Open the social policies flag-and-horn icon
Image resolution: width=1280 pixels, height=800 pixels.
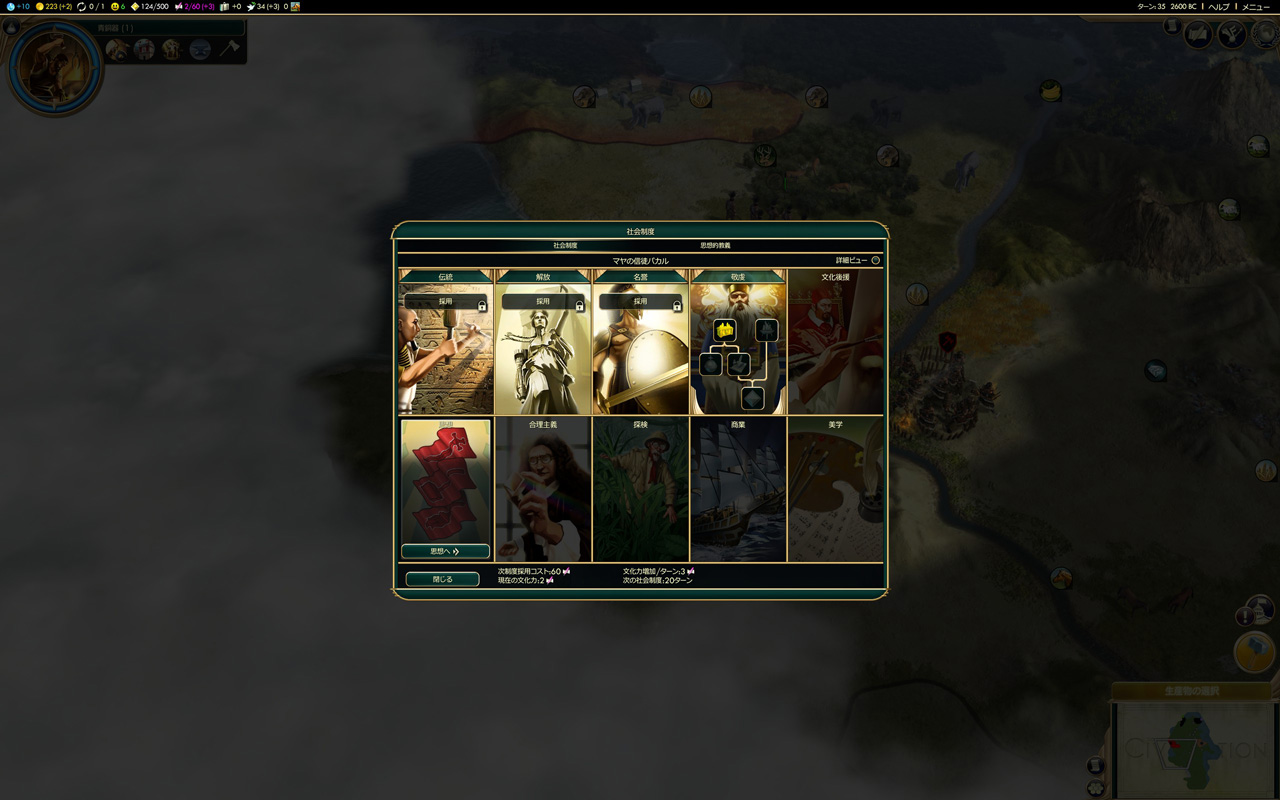(x=1231, y=35)
